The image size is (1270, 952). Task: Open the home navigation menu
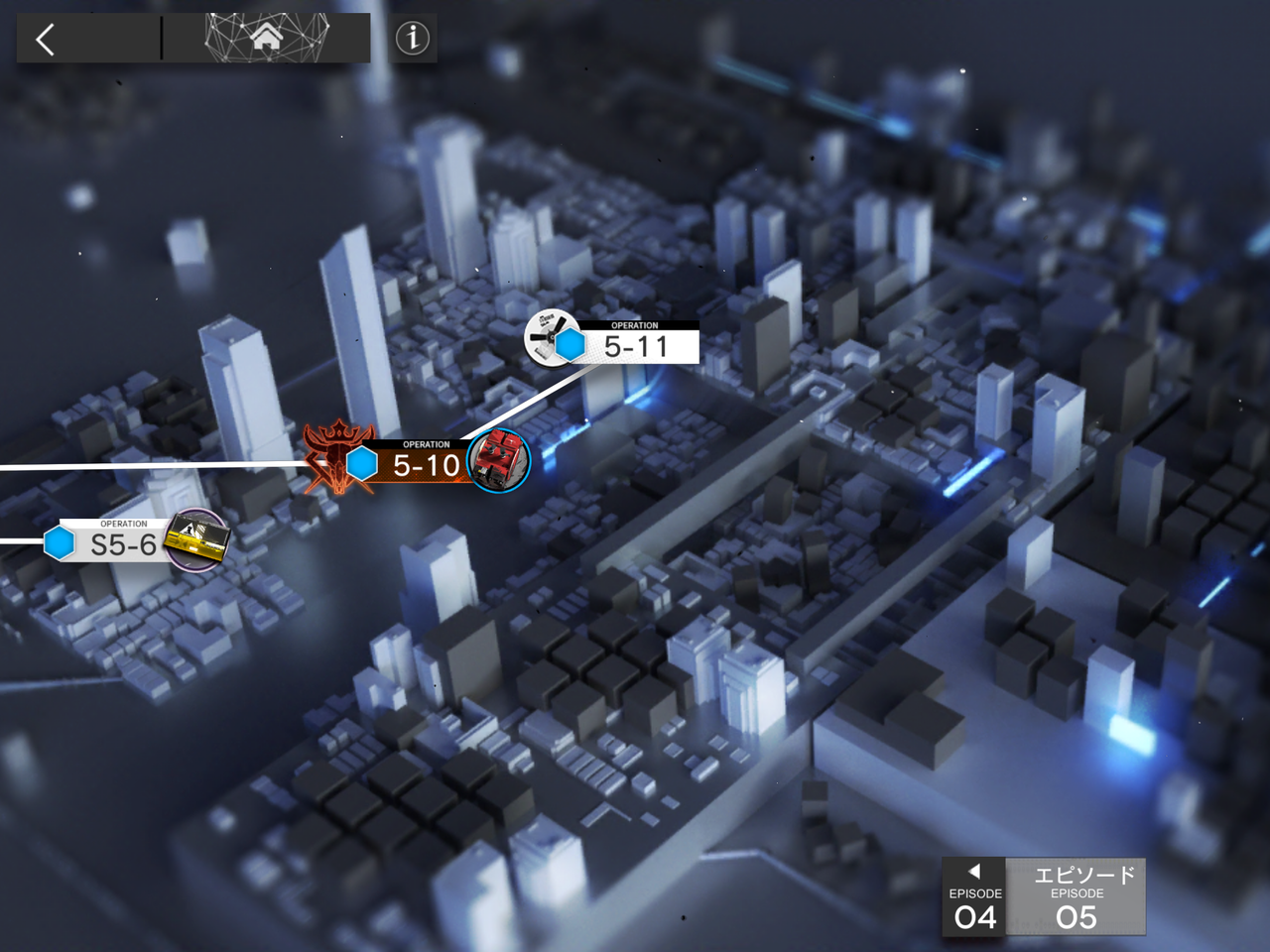(x=266, y=39)
